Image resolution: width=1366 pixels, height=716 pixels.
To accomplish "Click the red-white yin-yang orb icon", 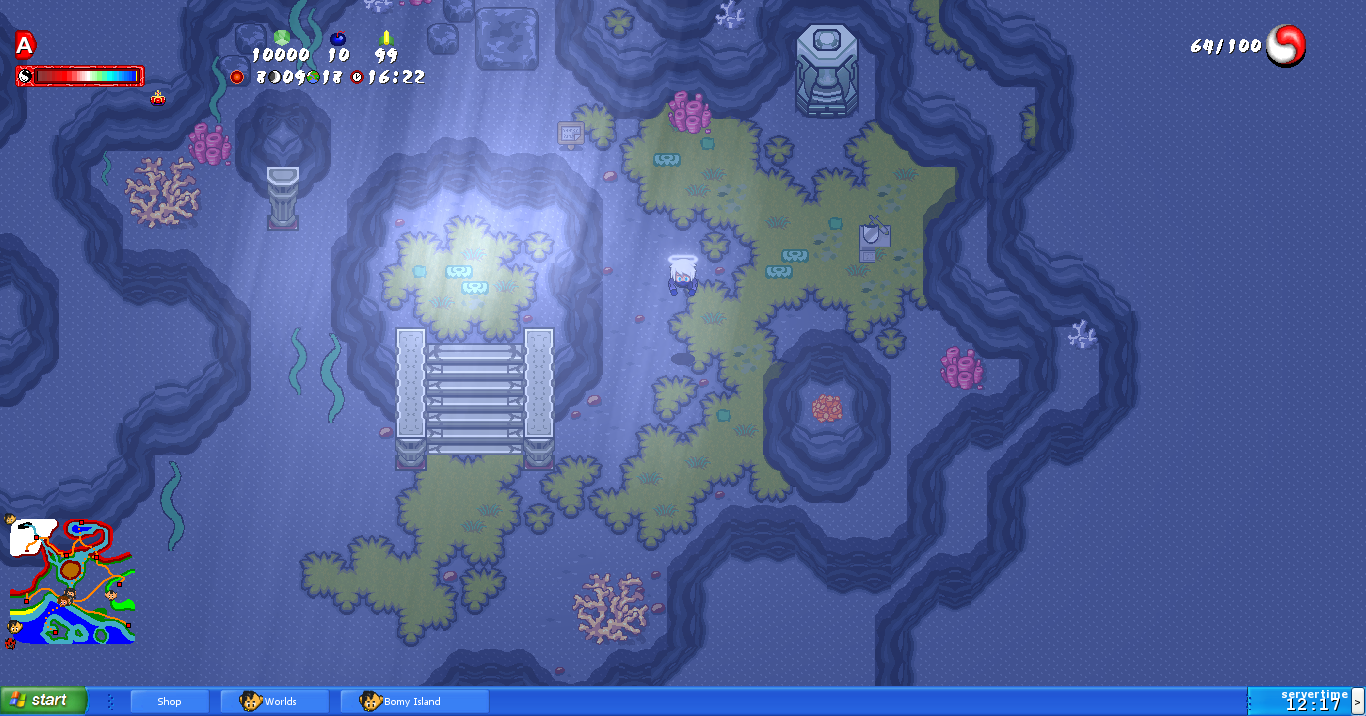I will point(1286,46).
